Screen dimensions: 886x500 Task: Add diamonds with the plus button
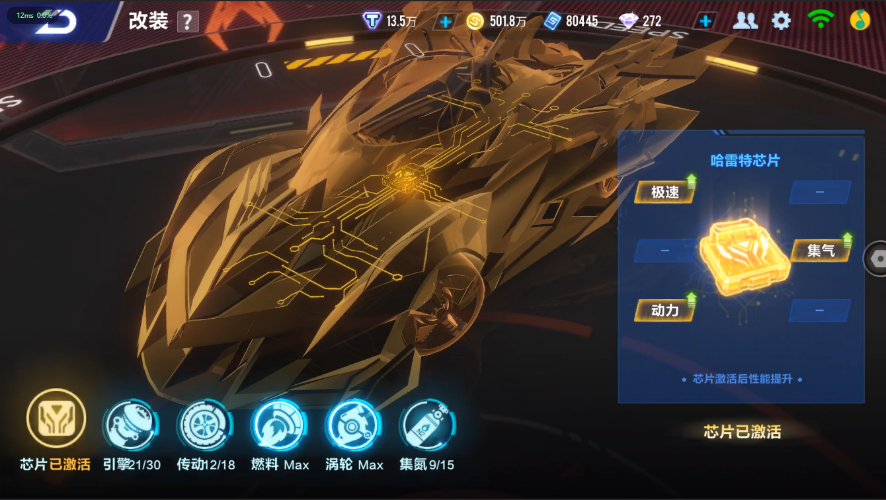coord(706,21)
